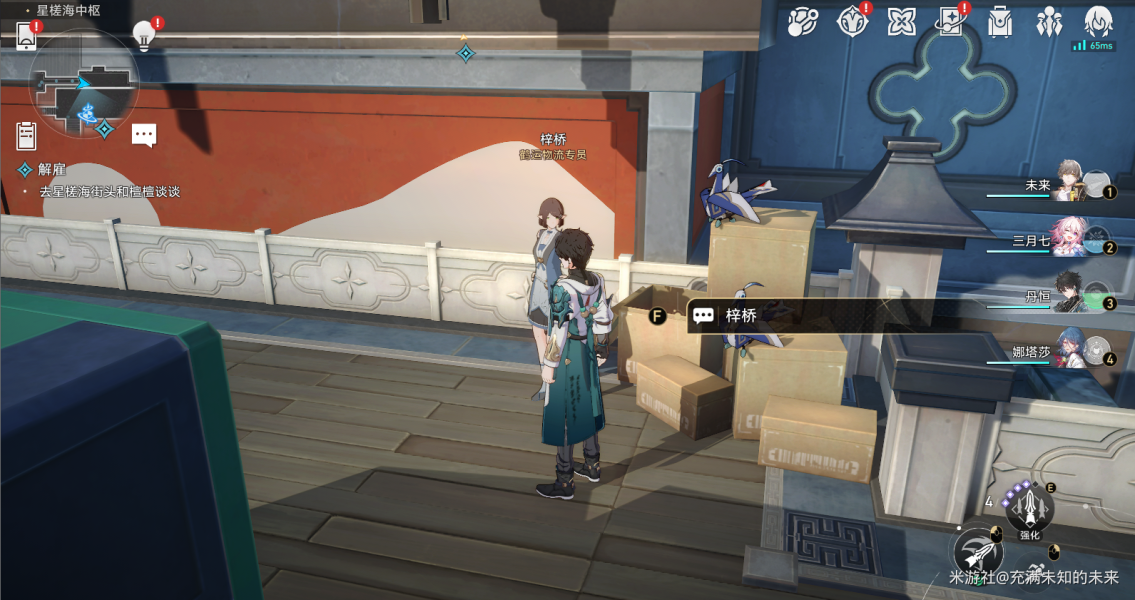The width and height of the screenshot is (1135, 600).
Task: Open the phone menu icon
Action: coord(27,37)
